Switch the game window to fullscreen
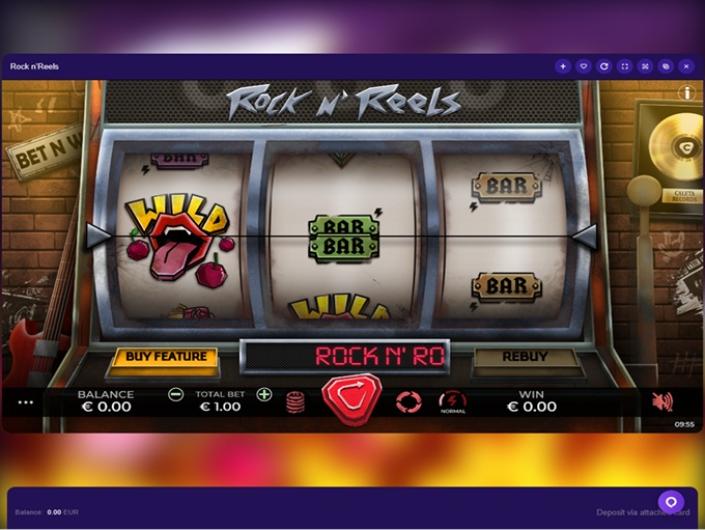Screen dimensions: 705x530 [625, 67]
